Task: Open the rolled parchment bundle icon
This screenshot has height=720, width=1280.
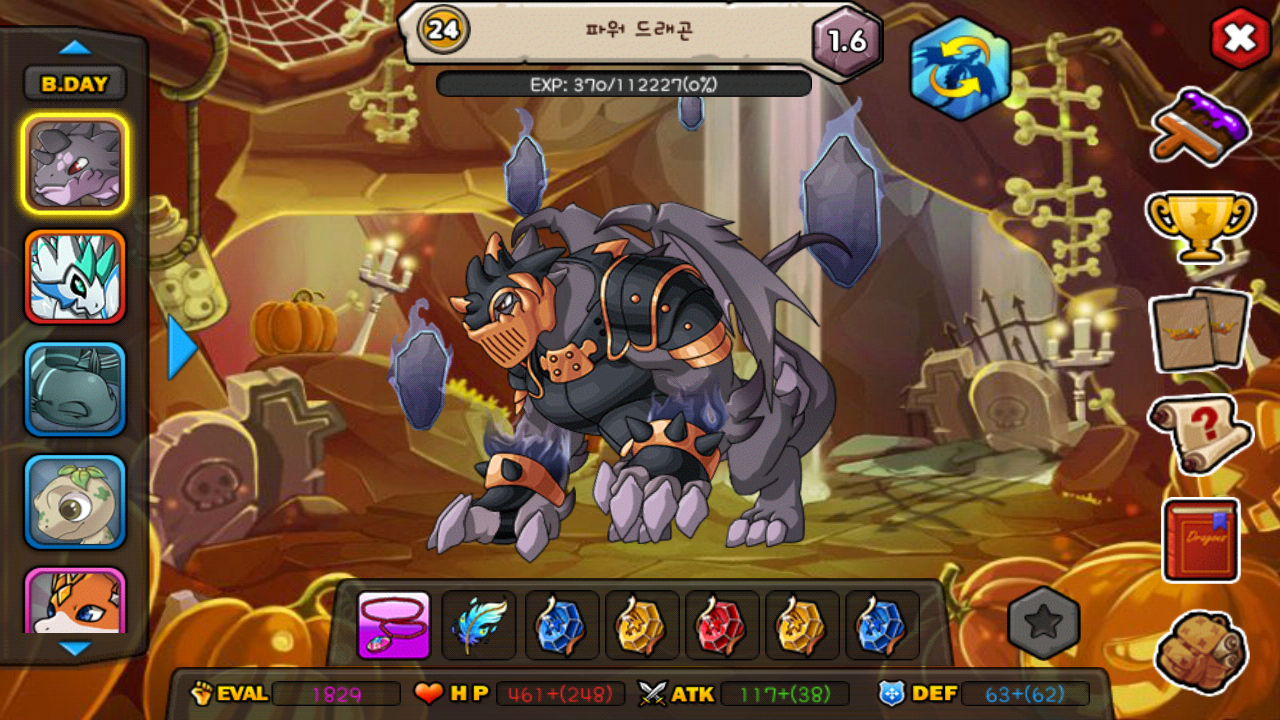Action: pyautogui.click(x=1200, y=651)
